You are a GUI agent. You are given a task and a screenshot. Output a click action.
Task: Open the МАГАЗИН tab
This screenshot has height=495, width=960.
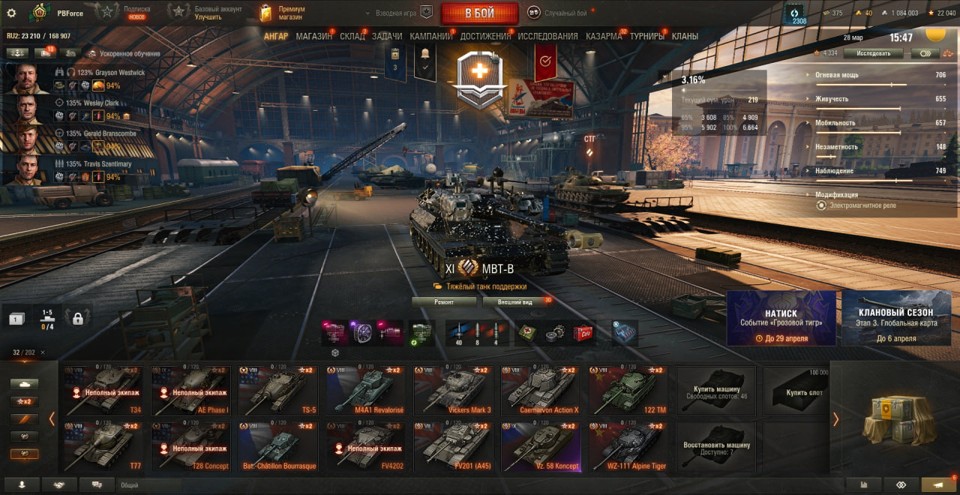tap(314, 36)
